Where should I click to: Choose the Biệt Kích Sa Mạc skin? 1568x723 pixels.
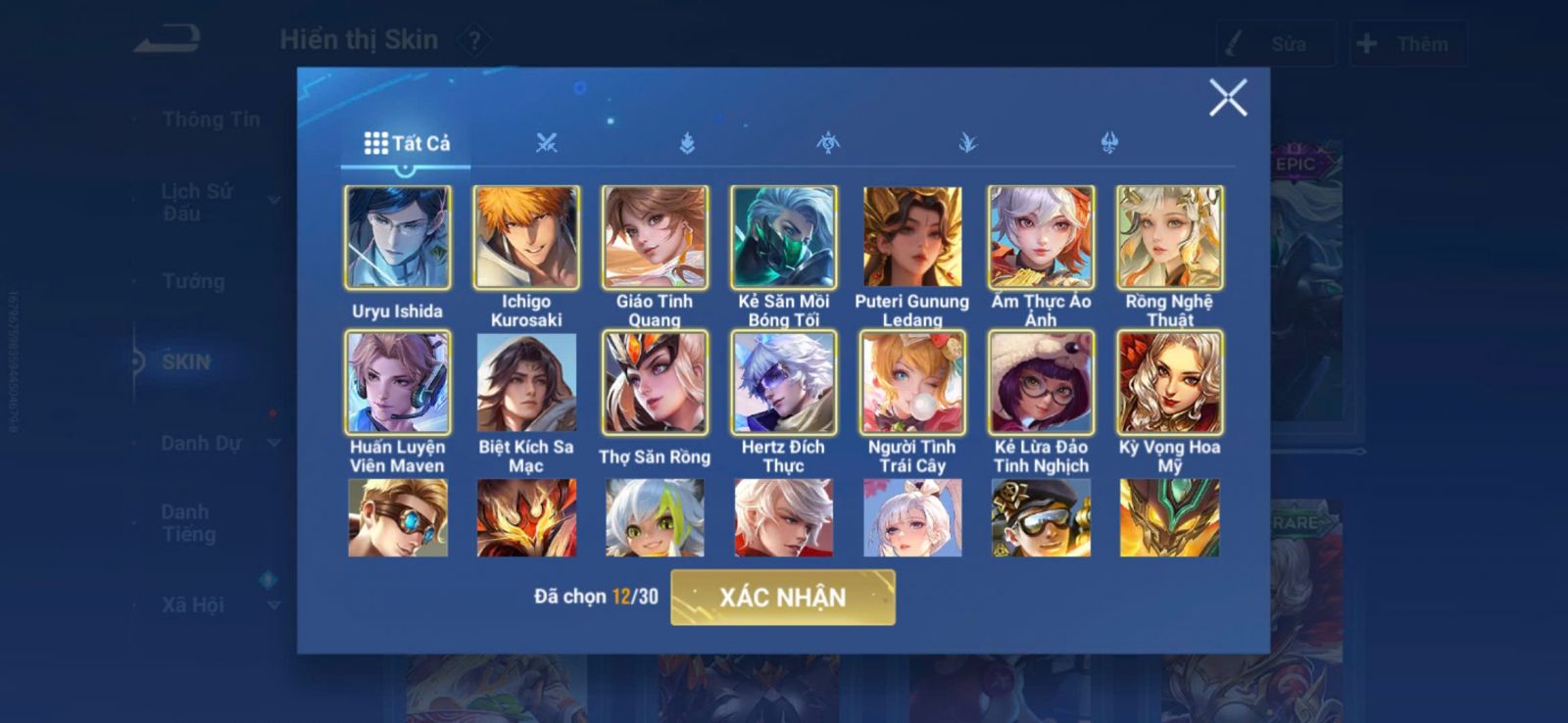[526, 383]
